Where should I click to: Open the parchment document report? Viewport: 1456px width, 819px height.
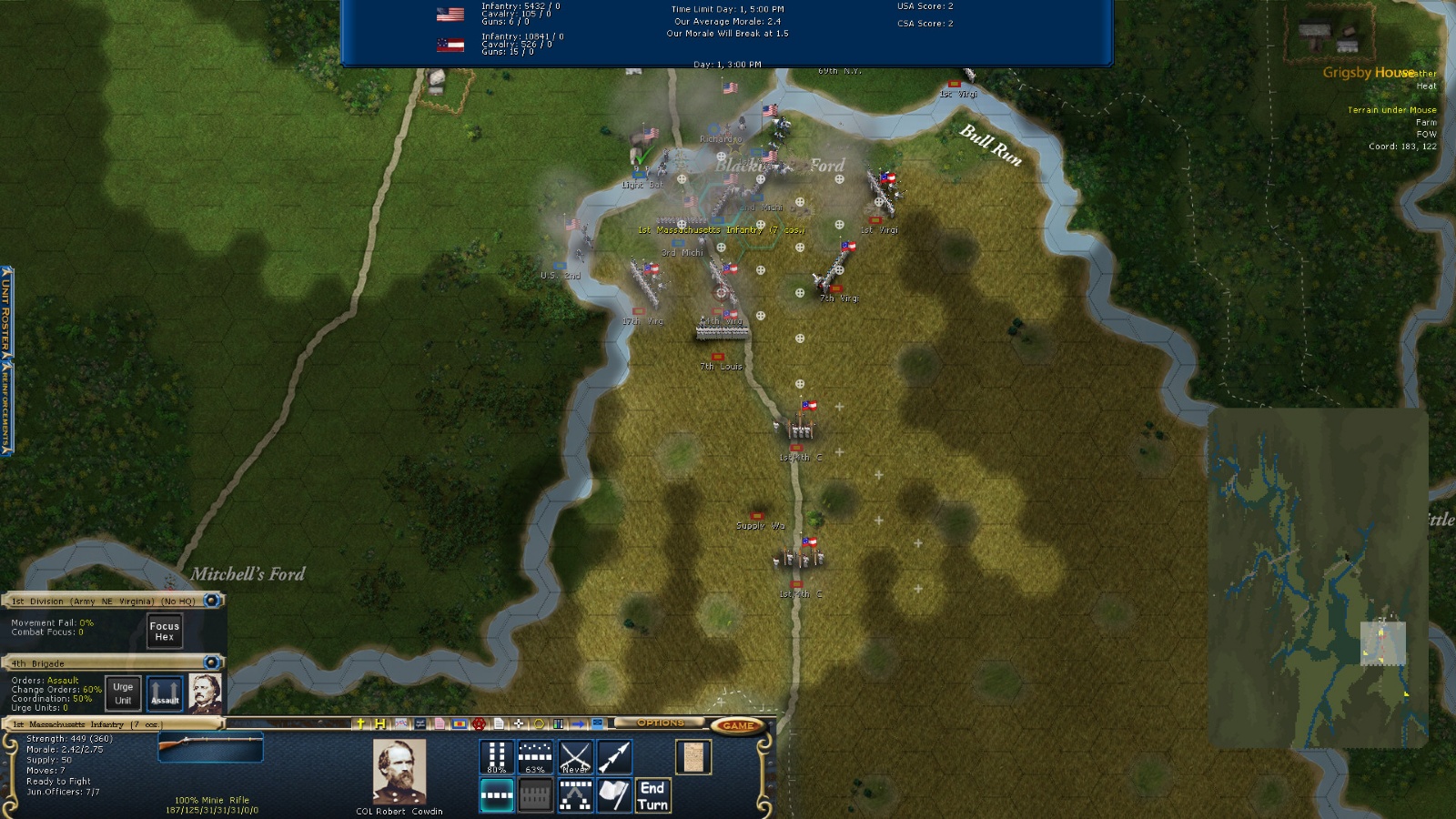693,757
